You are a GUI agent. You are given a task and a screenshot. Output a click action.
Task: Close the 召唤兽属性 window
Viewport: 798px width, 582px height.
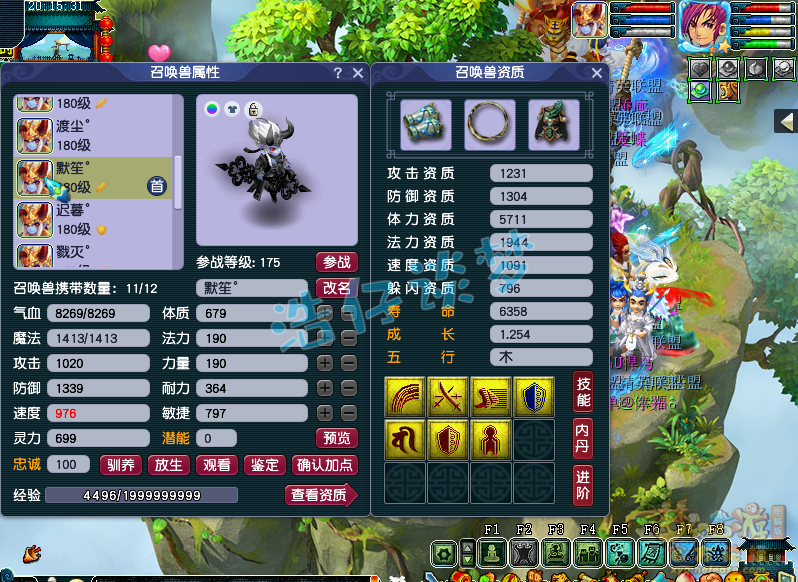coord(358,73)
